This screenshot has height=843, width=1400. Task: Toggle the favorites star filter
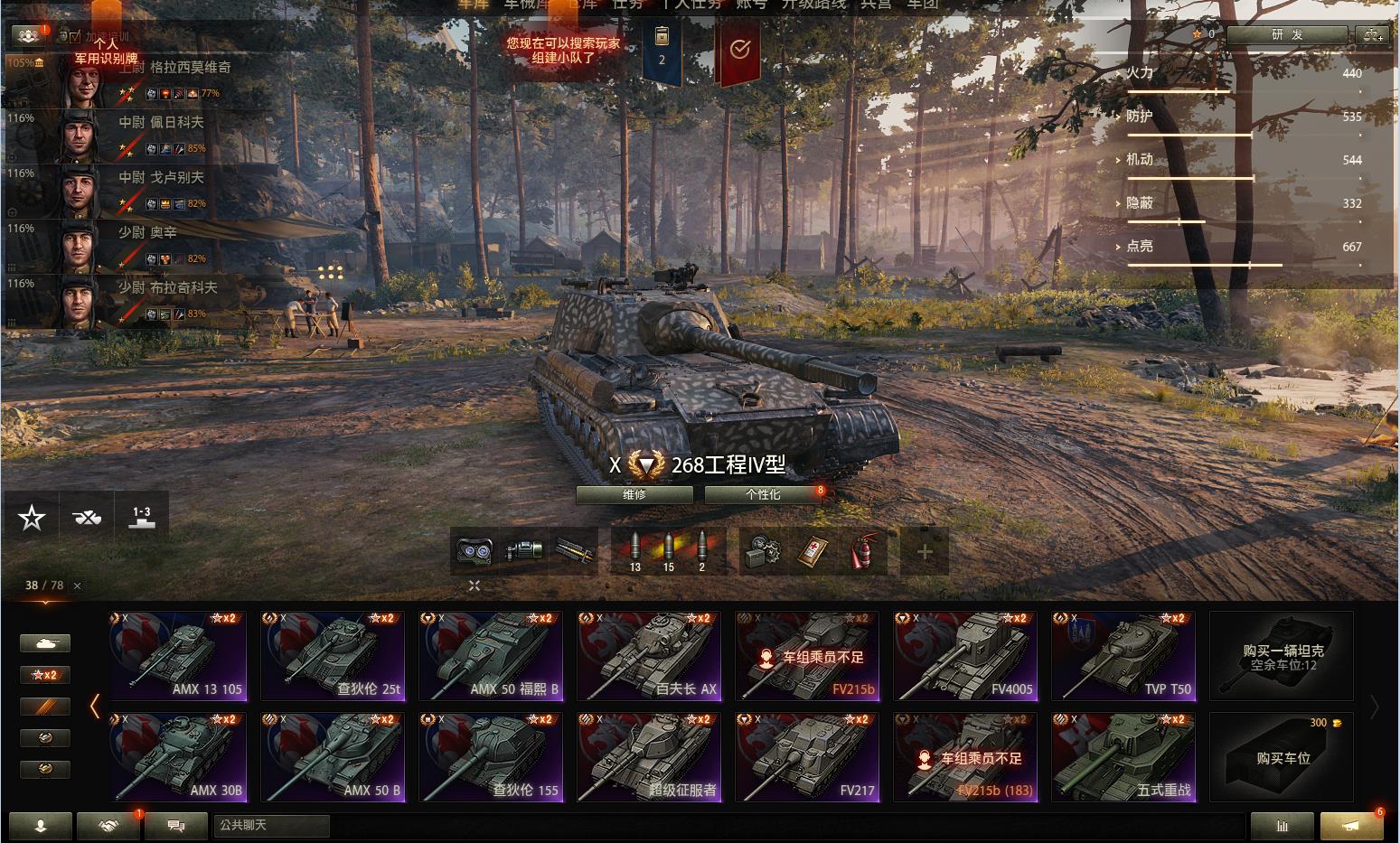32,518
